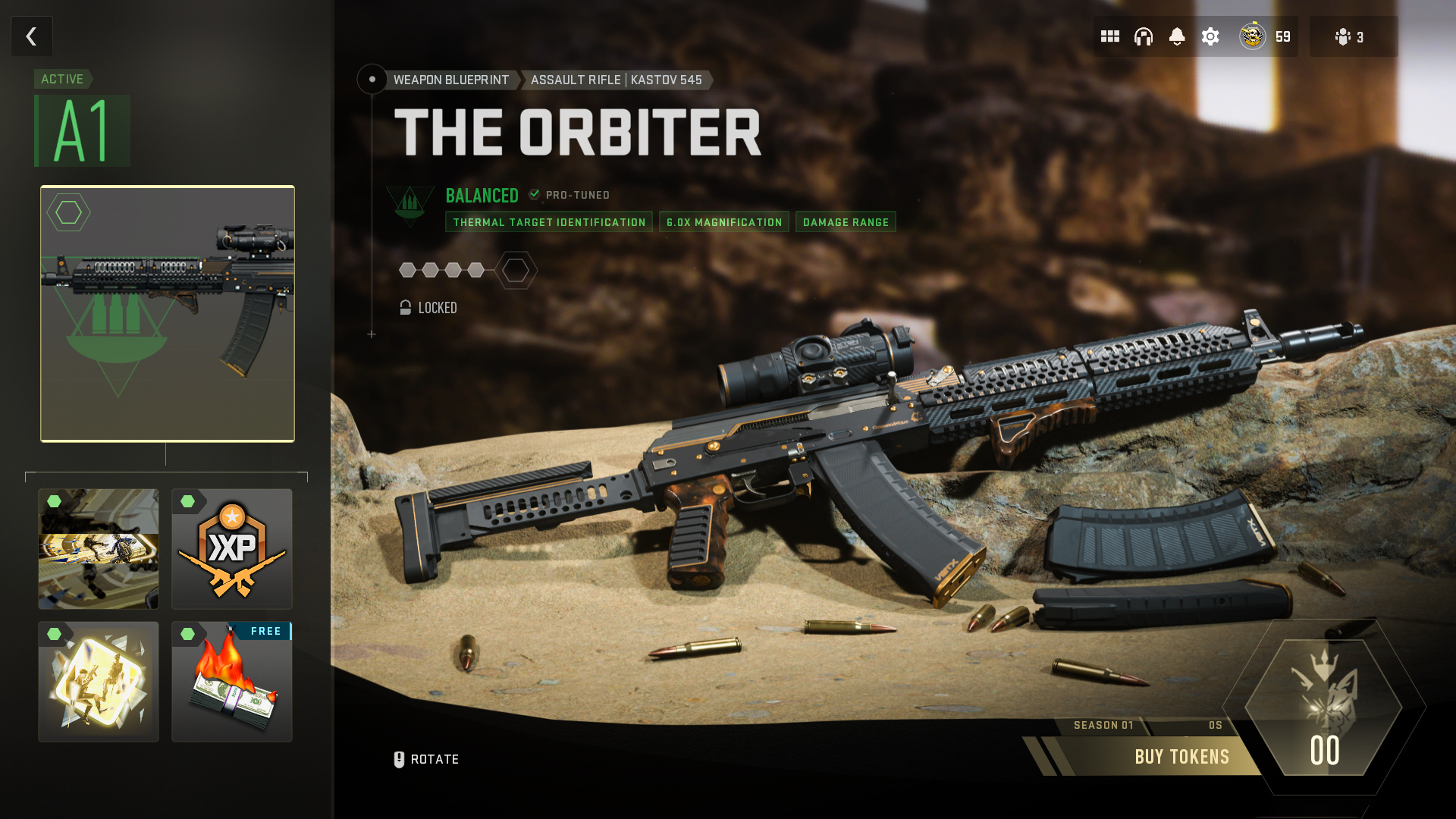Open the grid menu icon

1110,36
